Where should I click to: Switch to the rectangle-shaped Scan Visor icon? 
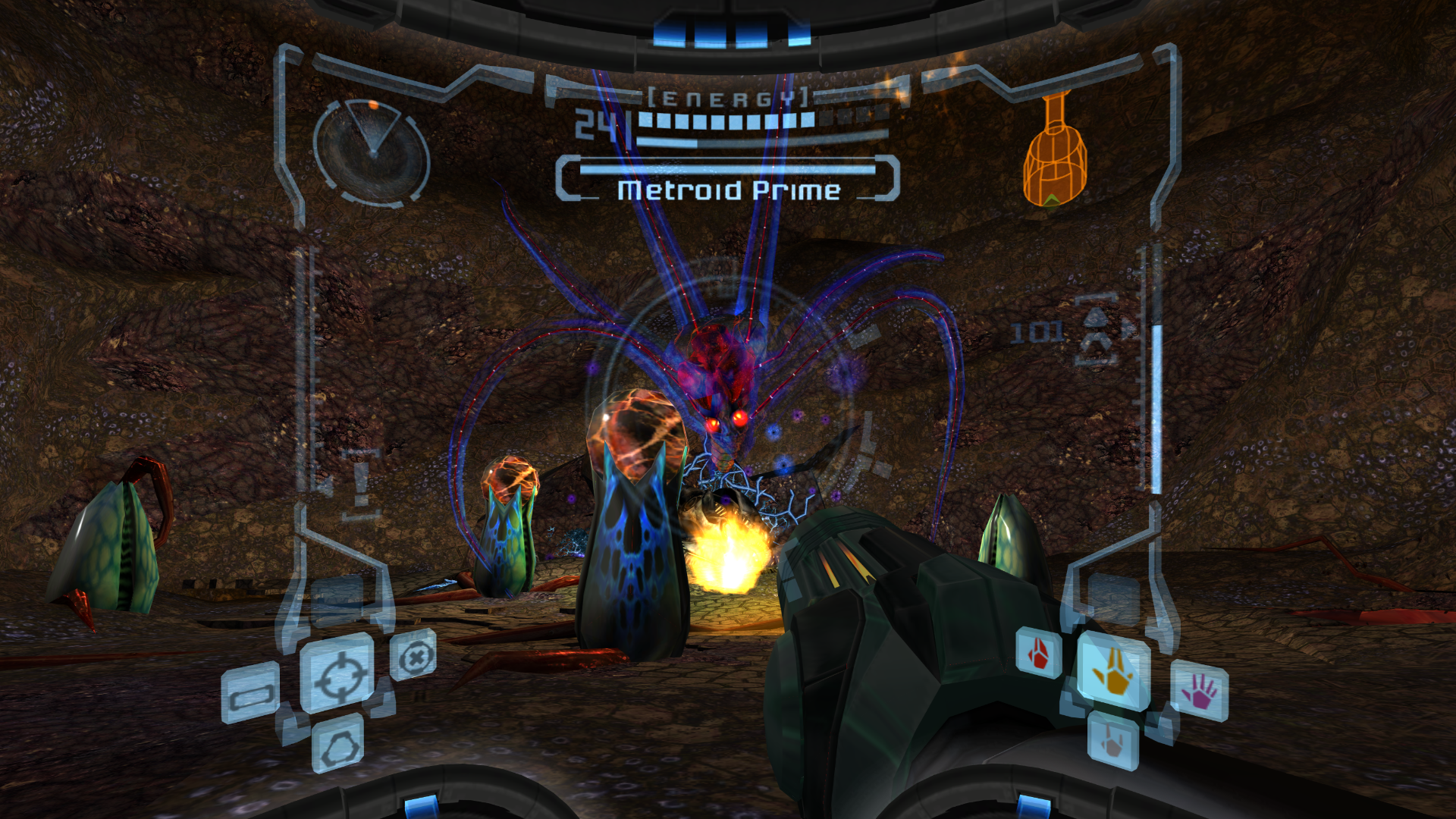250,693
